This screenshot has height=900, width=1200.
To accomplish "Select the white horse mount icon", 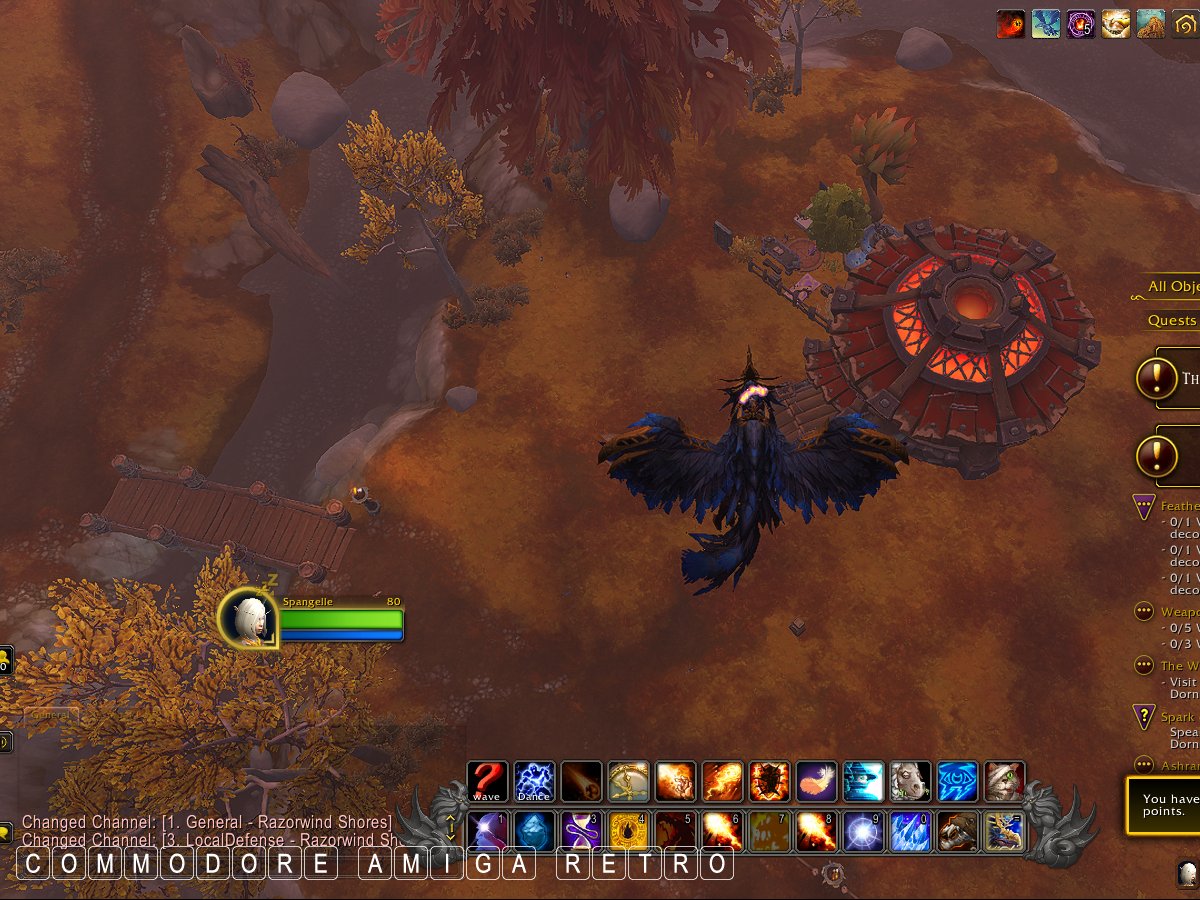I will 910,781.
